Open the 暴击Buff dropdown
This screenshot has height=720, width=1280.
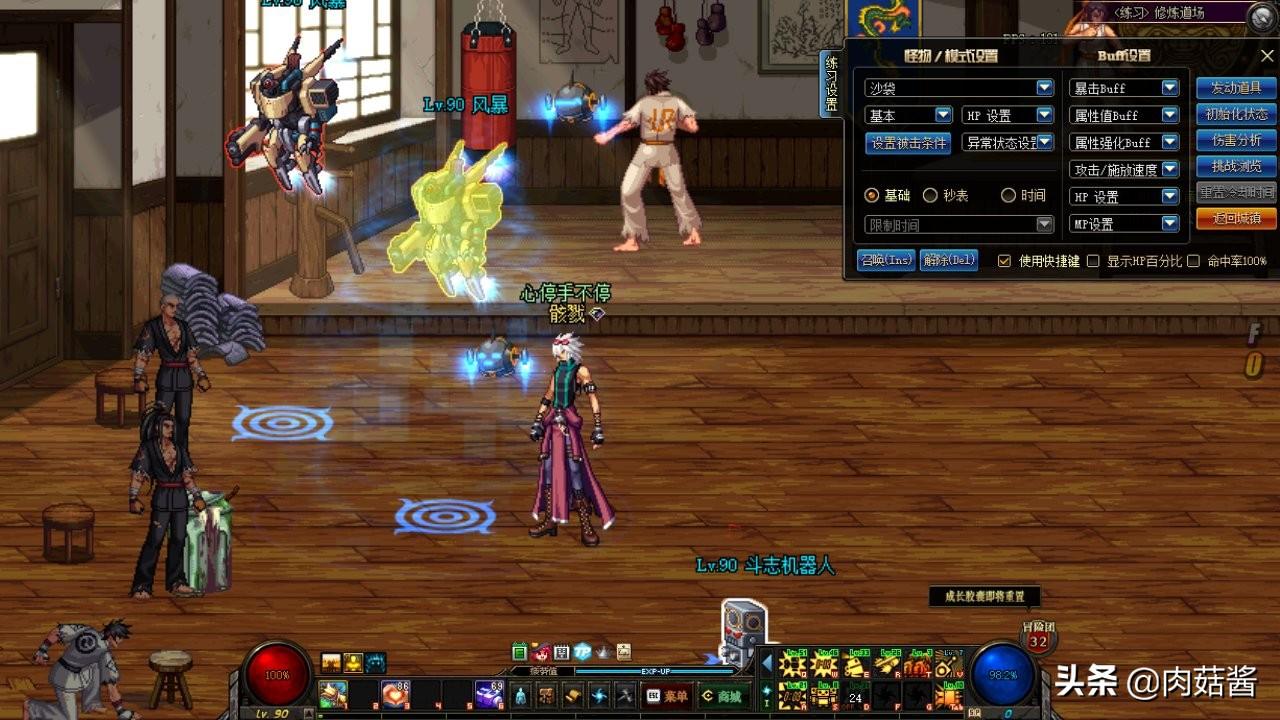[x=1124, y=88]
